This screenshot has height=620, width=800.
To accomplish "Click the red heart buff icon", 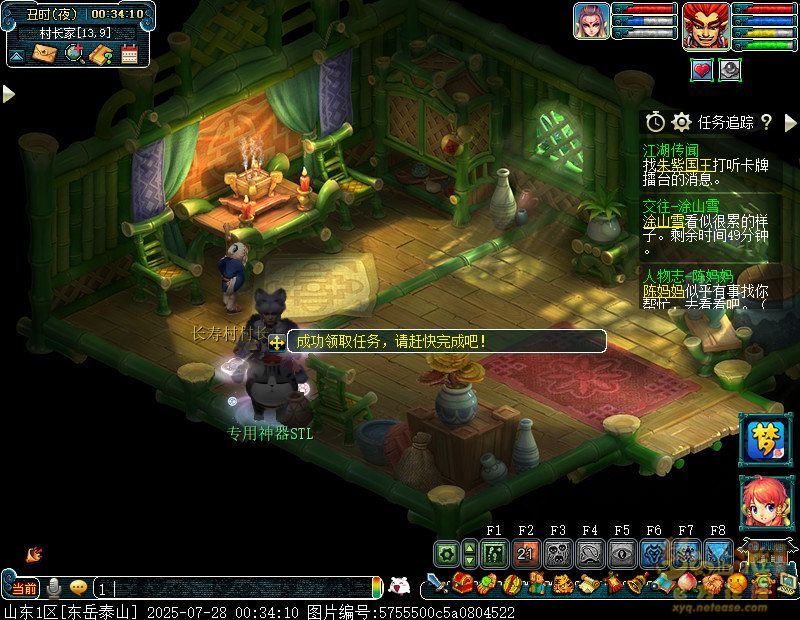I will (702, 69).
